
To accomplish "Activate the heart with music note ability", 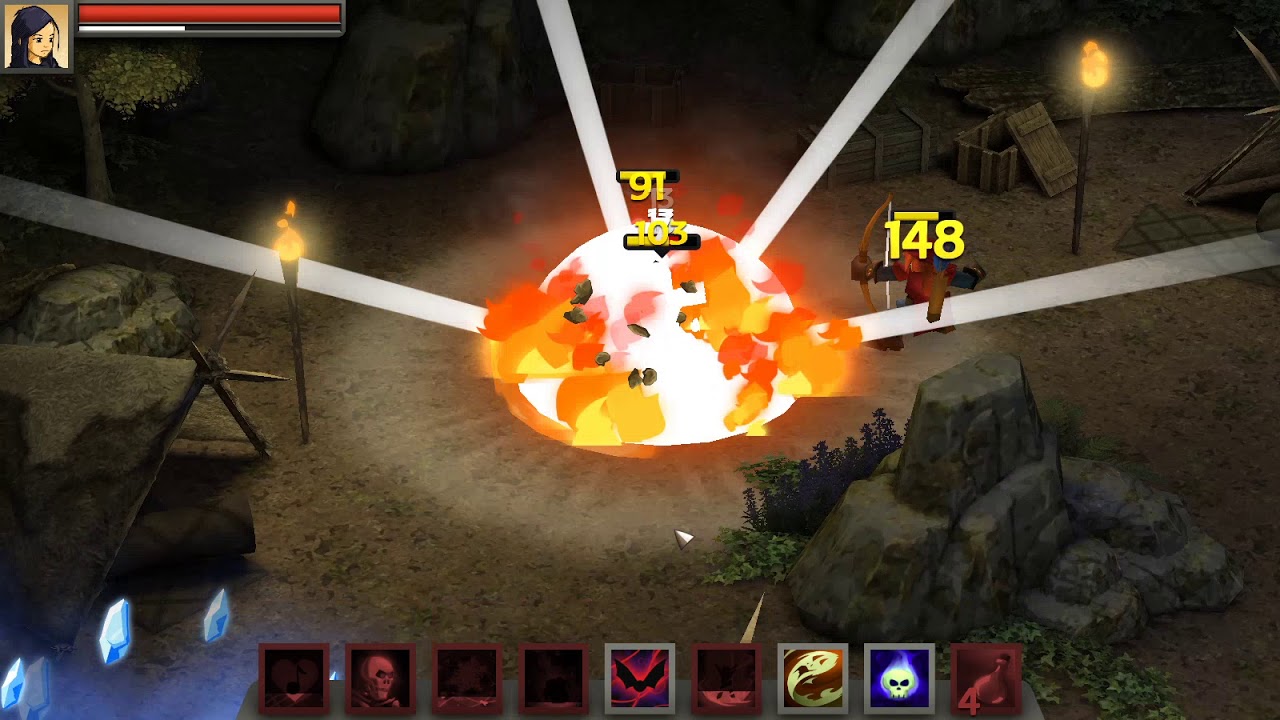I will [x=294, y=678].
